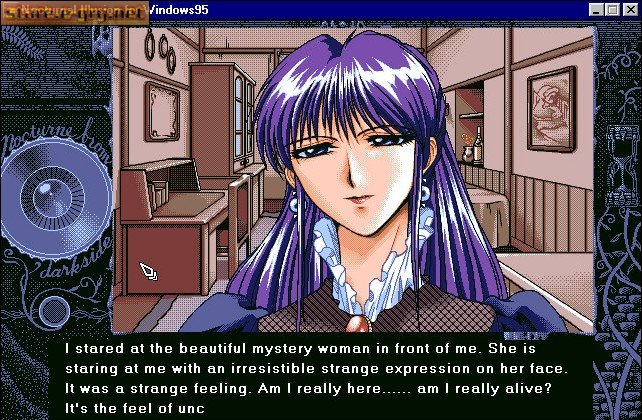
Task: Minimize the game window
Action: 598,10
